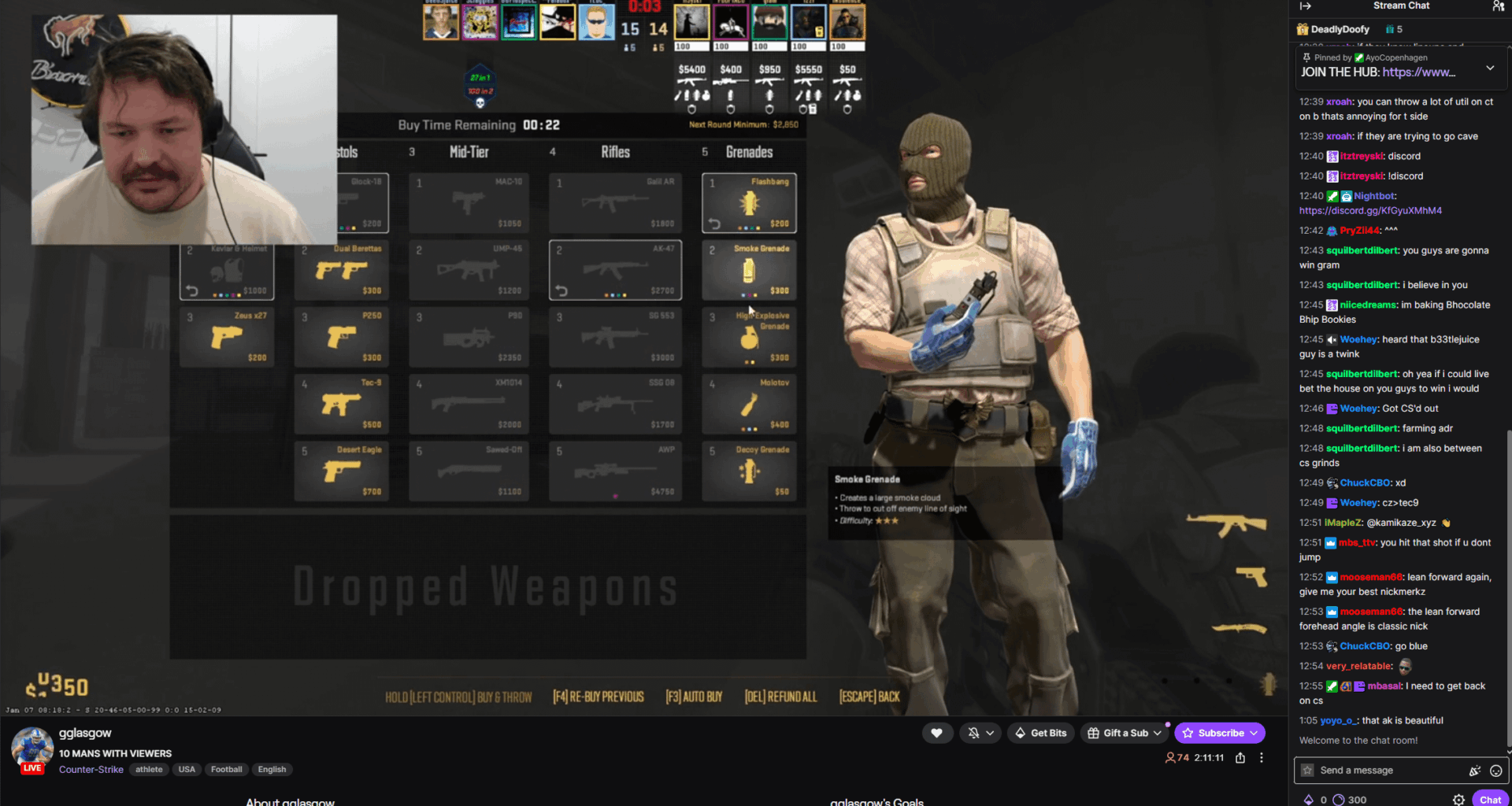Select the Smoke Grenade in the buy menu
1512x806 pixels.
(x=749, y=270)
